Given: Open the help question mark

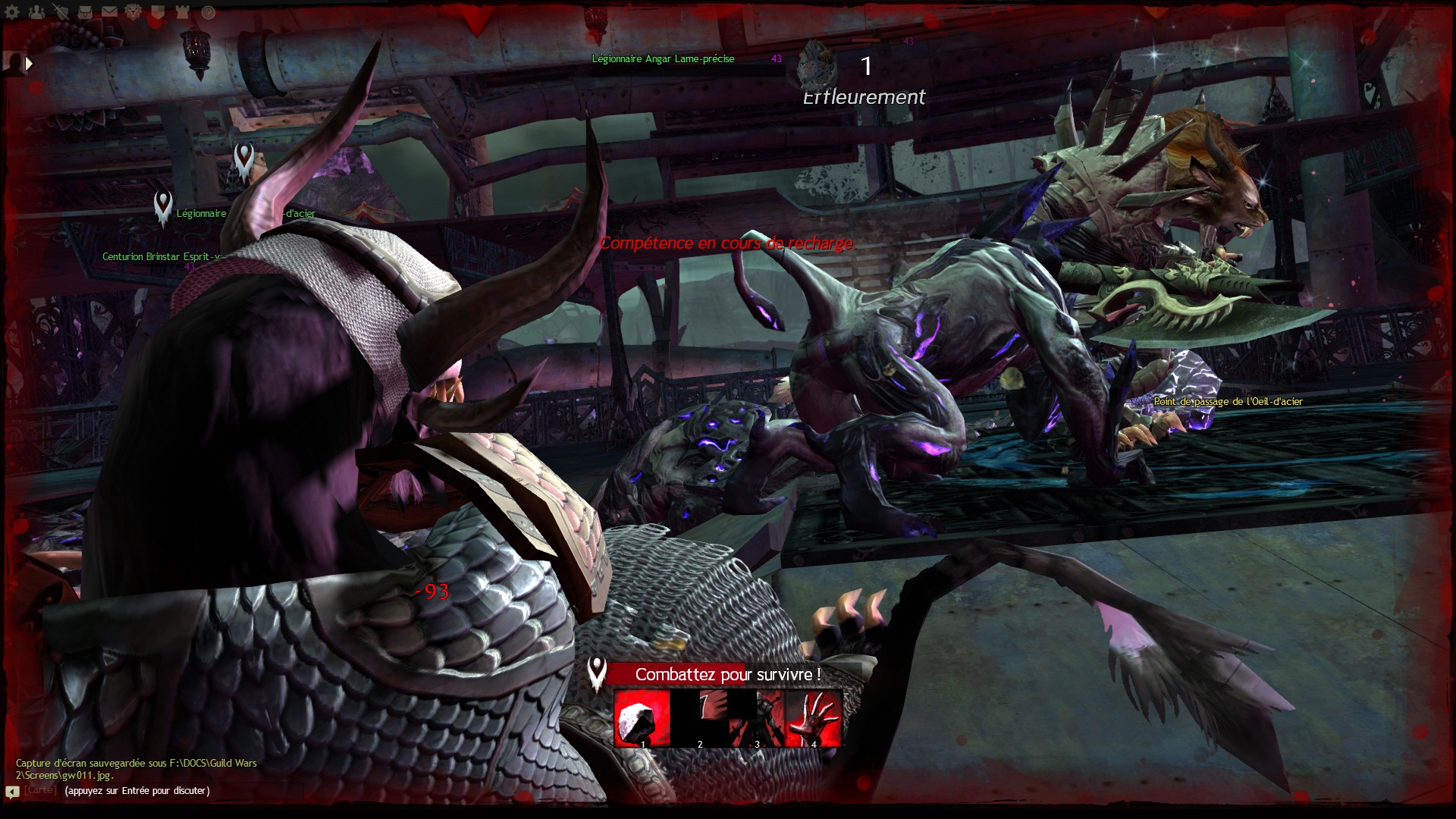Looking at the screenshot, I should click(x=208, y=12).
